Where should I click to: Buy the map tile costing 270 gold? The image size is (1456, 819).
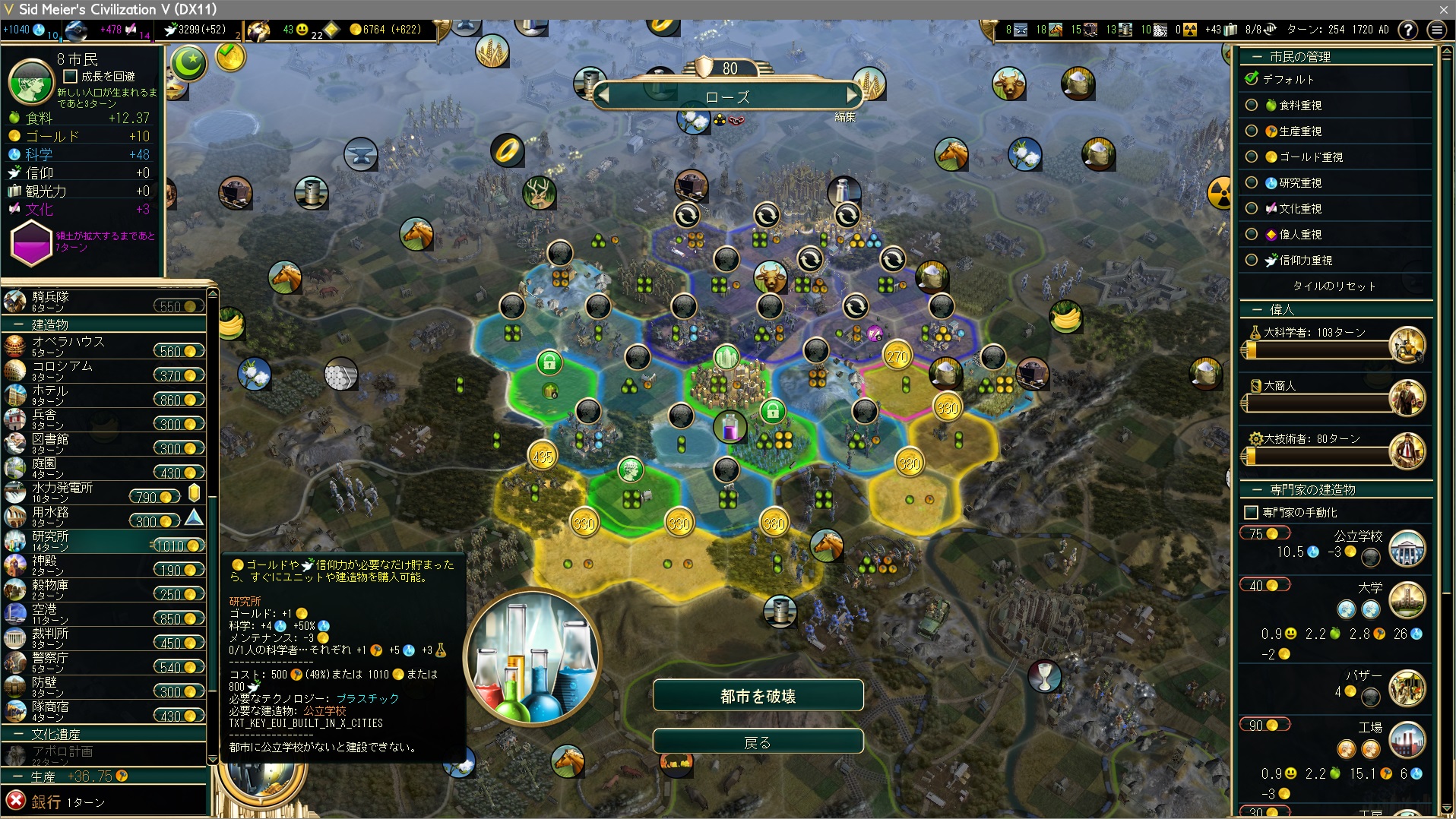pos(897,356)
